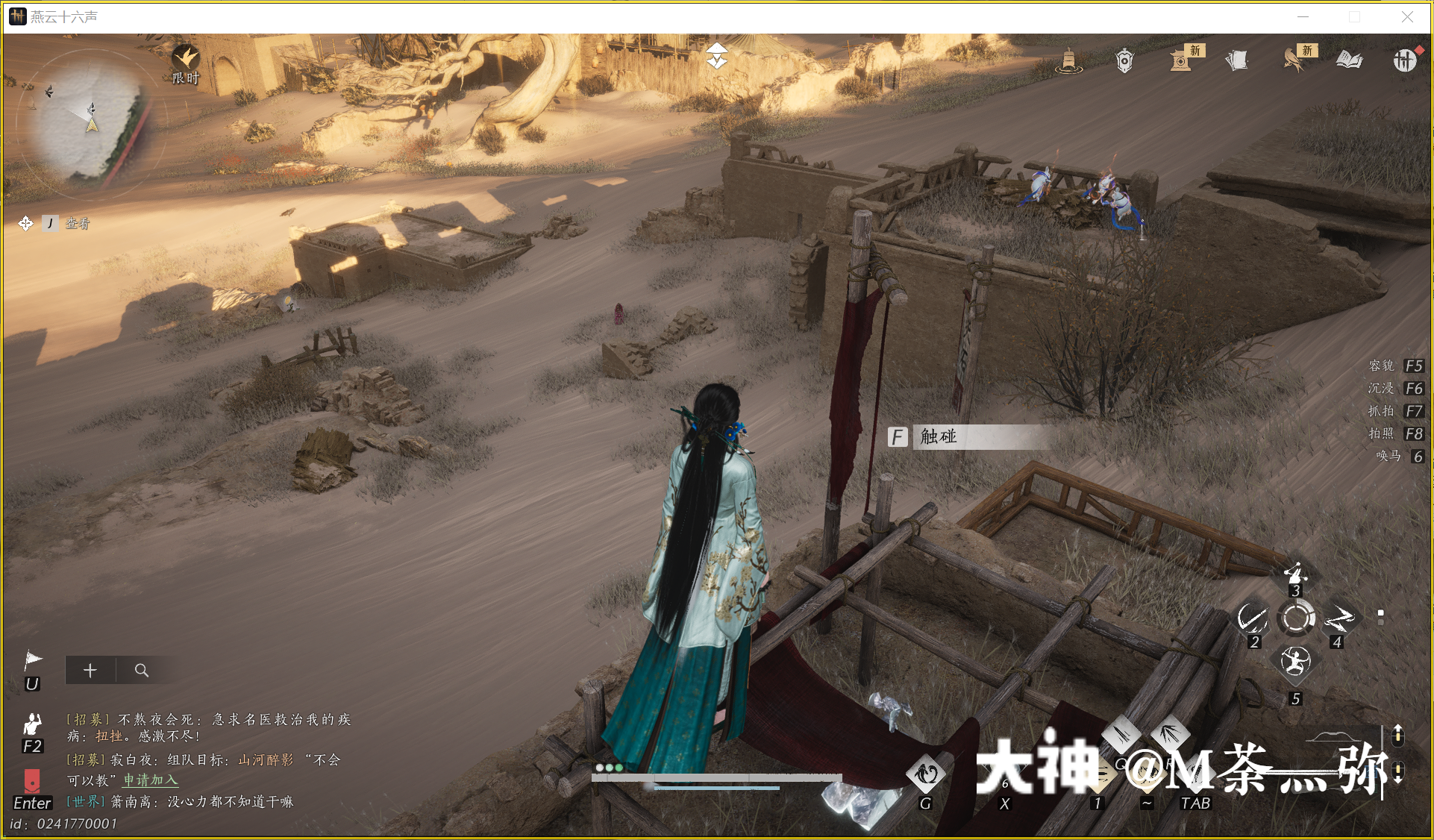Open the red chat input icon
The image size is (1434, 840).
point(32,781)
